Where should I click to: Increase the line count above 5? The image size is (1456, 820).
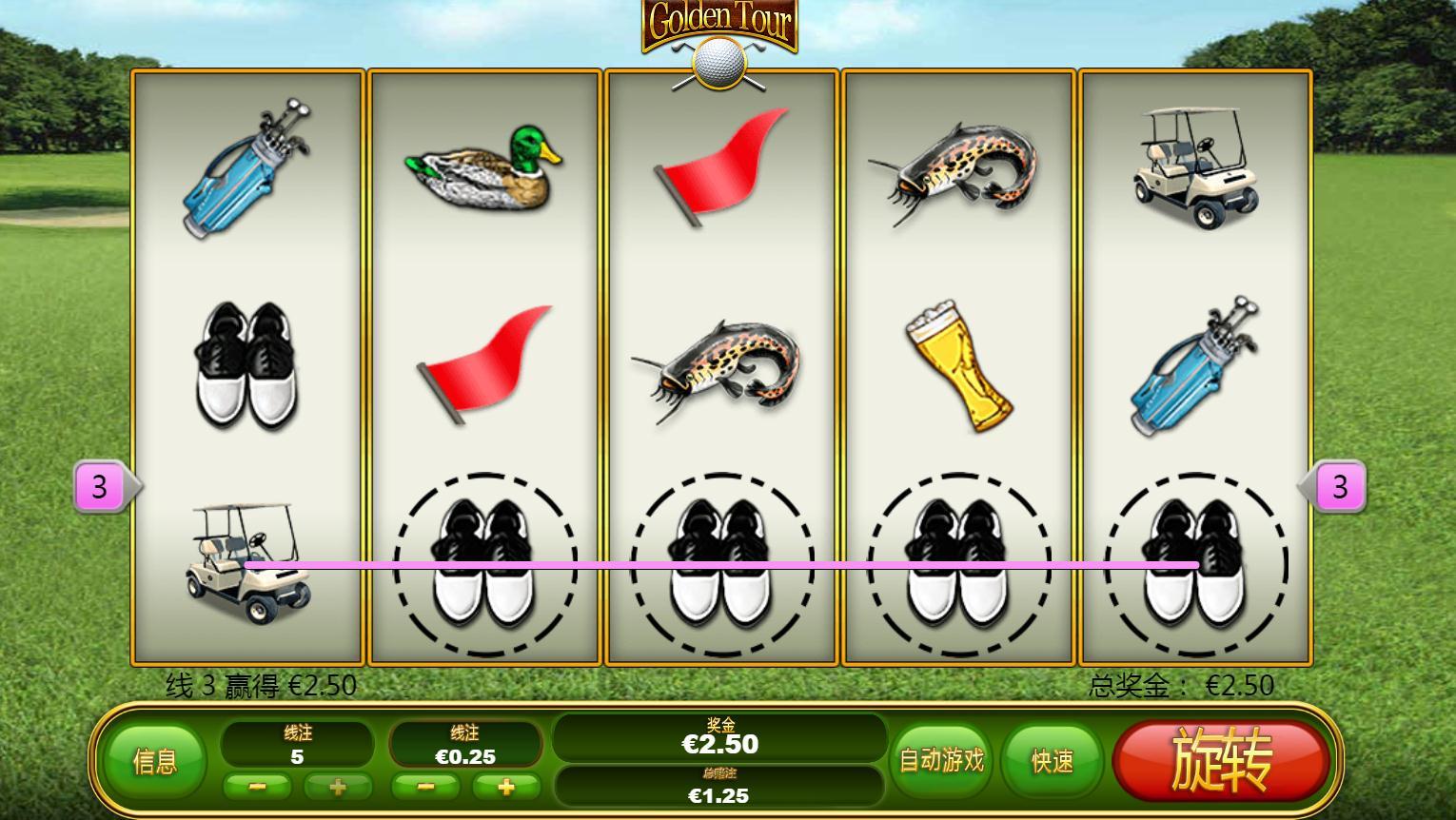coord(338,787)
